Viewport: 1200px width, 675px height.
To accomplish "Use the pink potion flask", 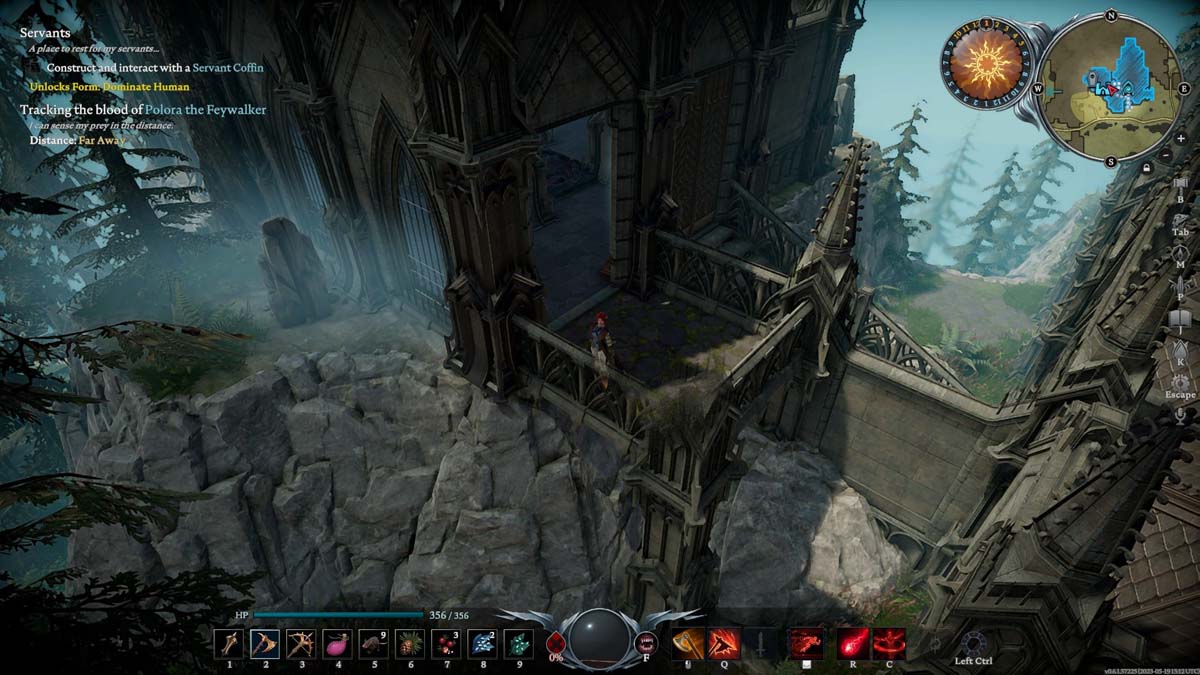I will (337, 643).
